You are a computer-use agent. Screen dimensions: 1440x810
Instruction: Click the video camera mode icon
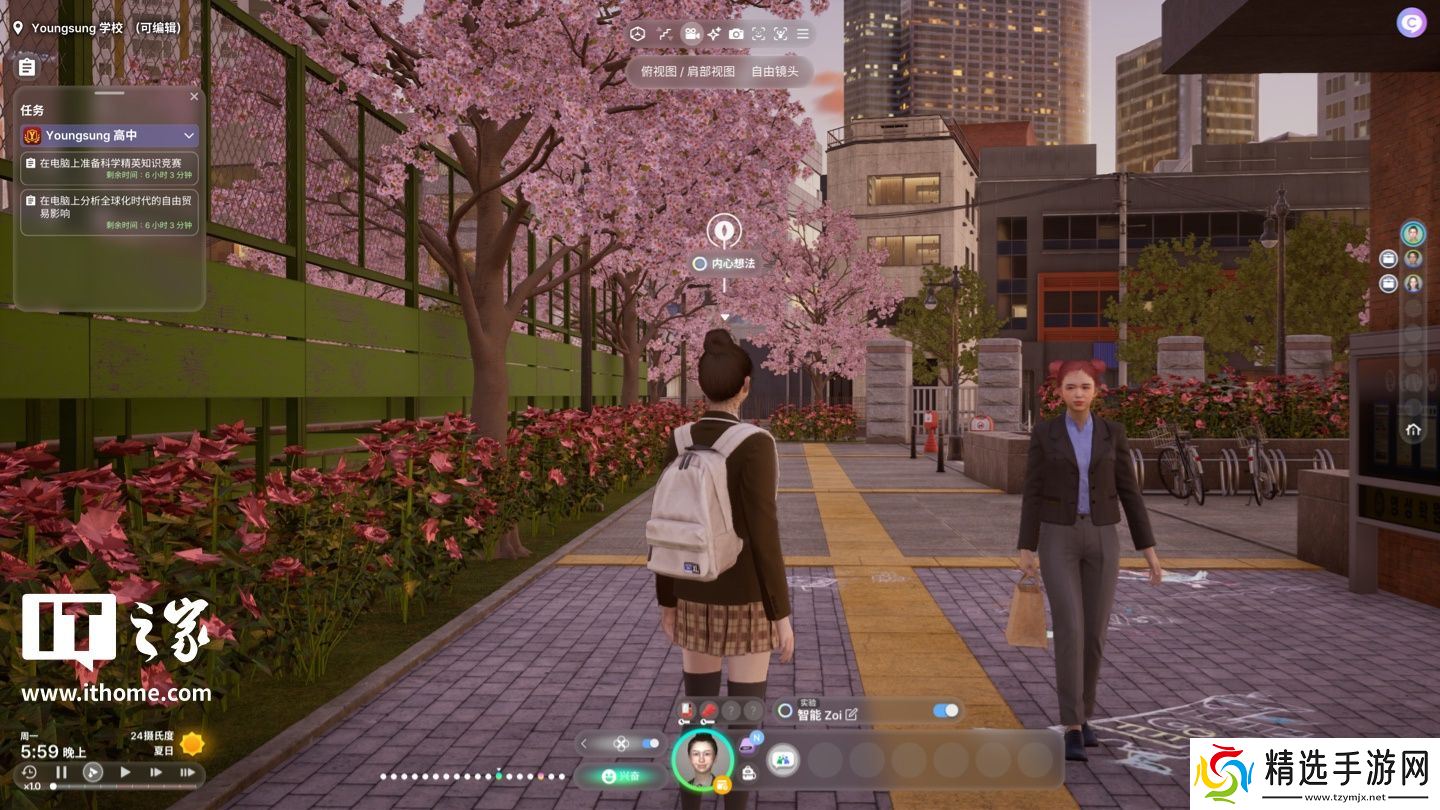click(x=691, y=34)
